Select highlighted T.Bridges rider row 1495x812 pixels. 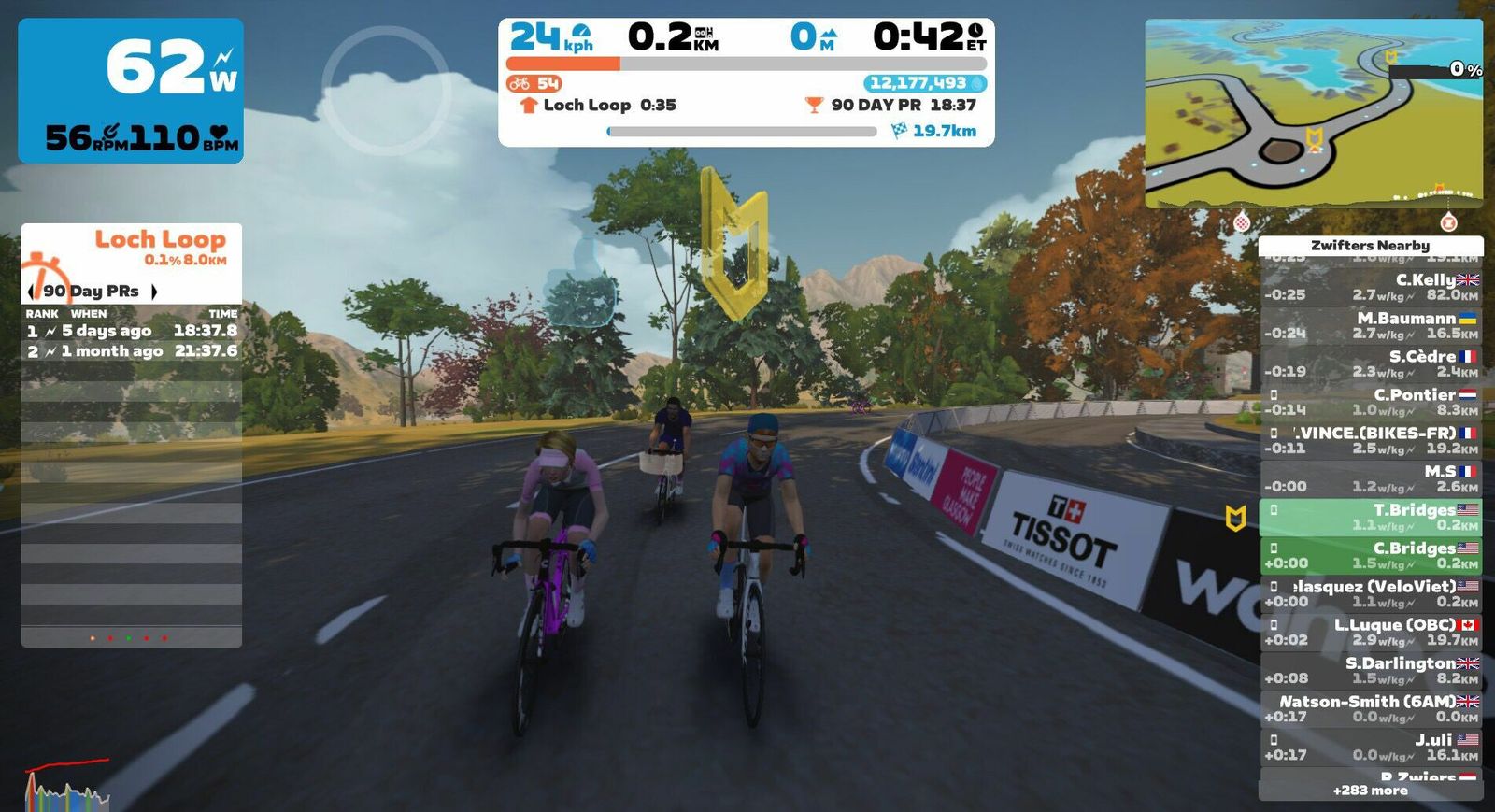[1371, 517]
